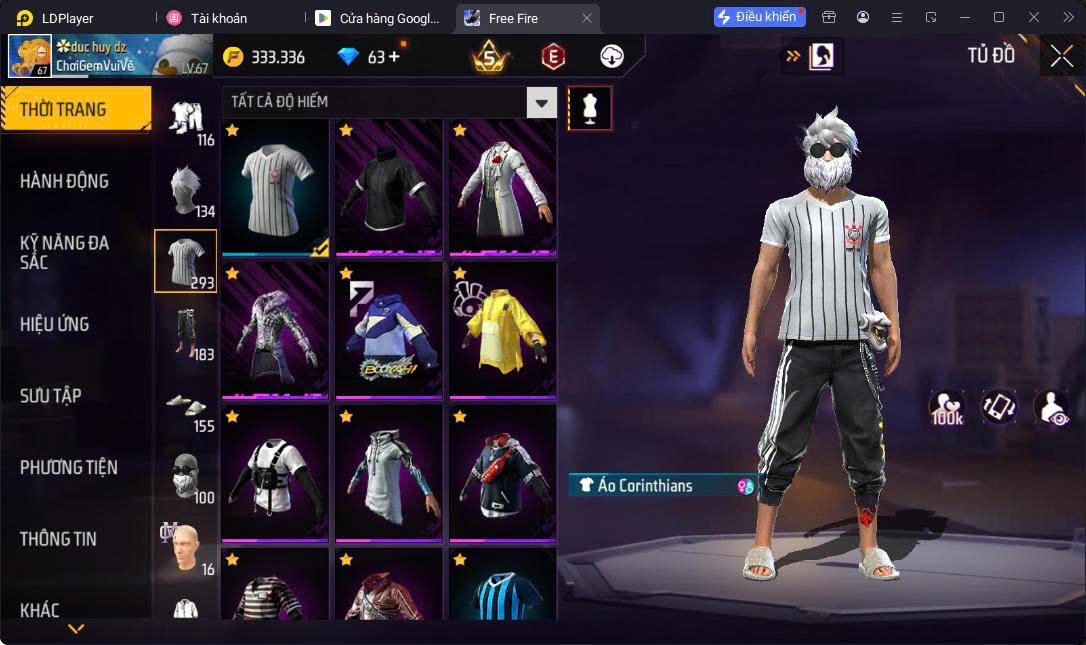Open the Hành Động menu section
This screenshot has height=645, width=1086.
pyautogui.click(x=64, y=181)
